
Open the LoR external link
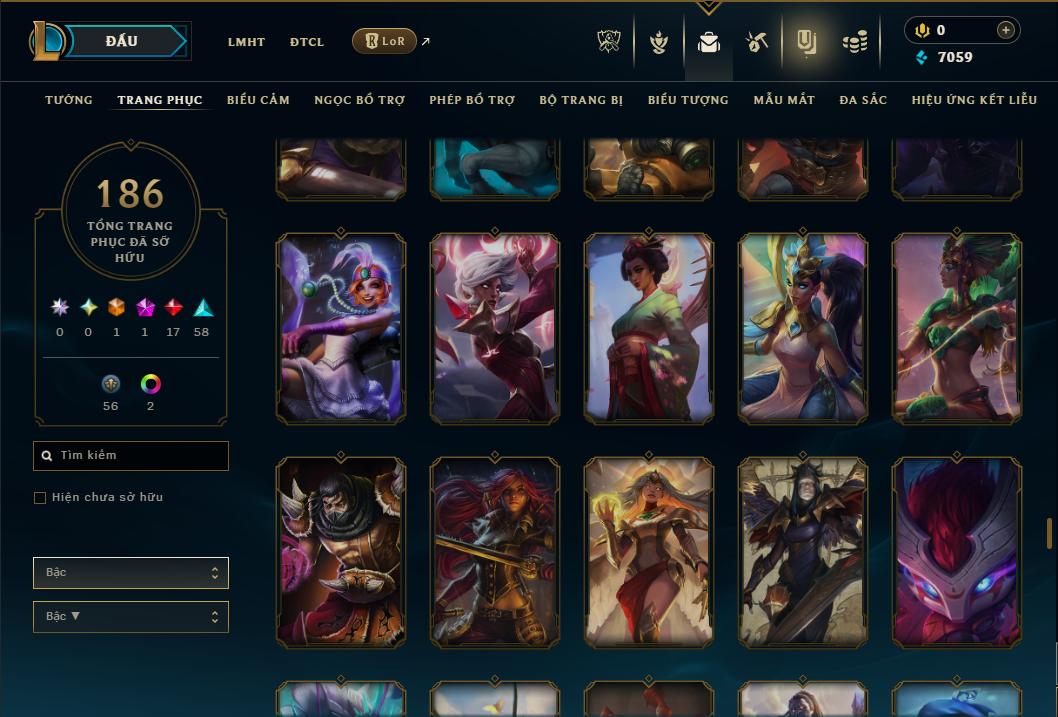click(385, 41)
